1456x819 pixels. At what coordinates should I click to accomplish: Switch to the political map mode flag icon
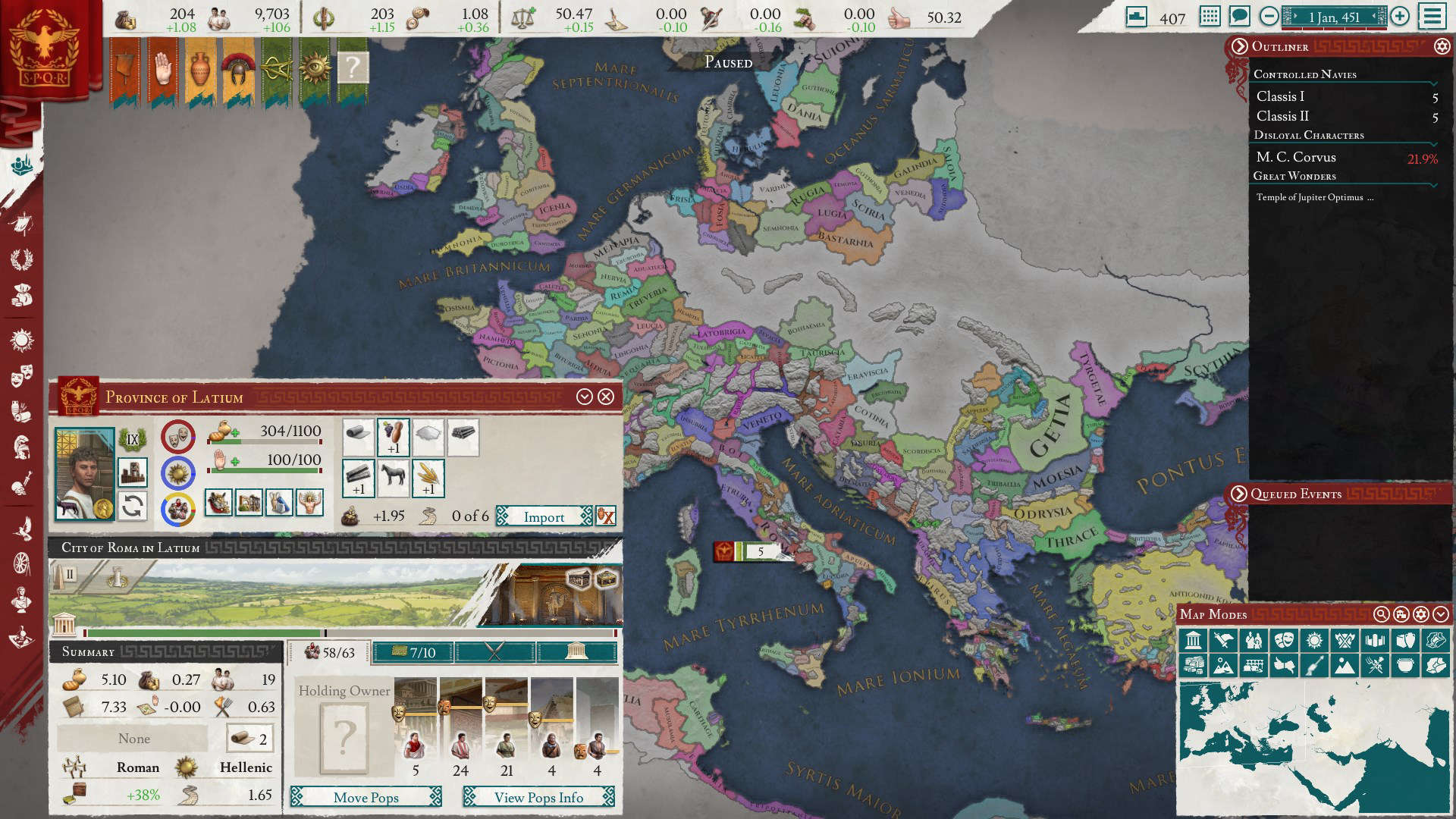[x=1224, y=640]
